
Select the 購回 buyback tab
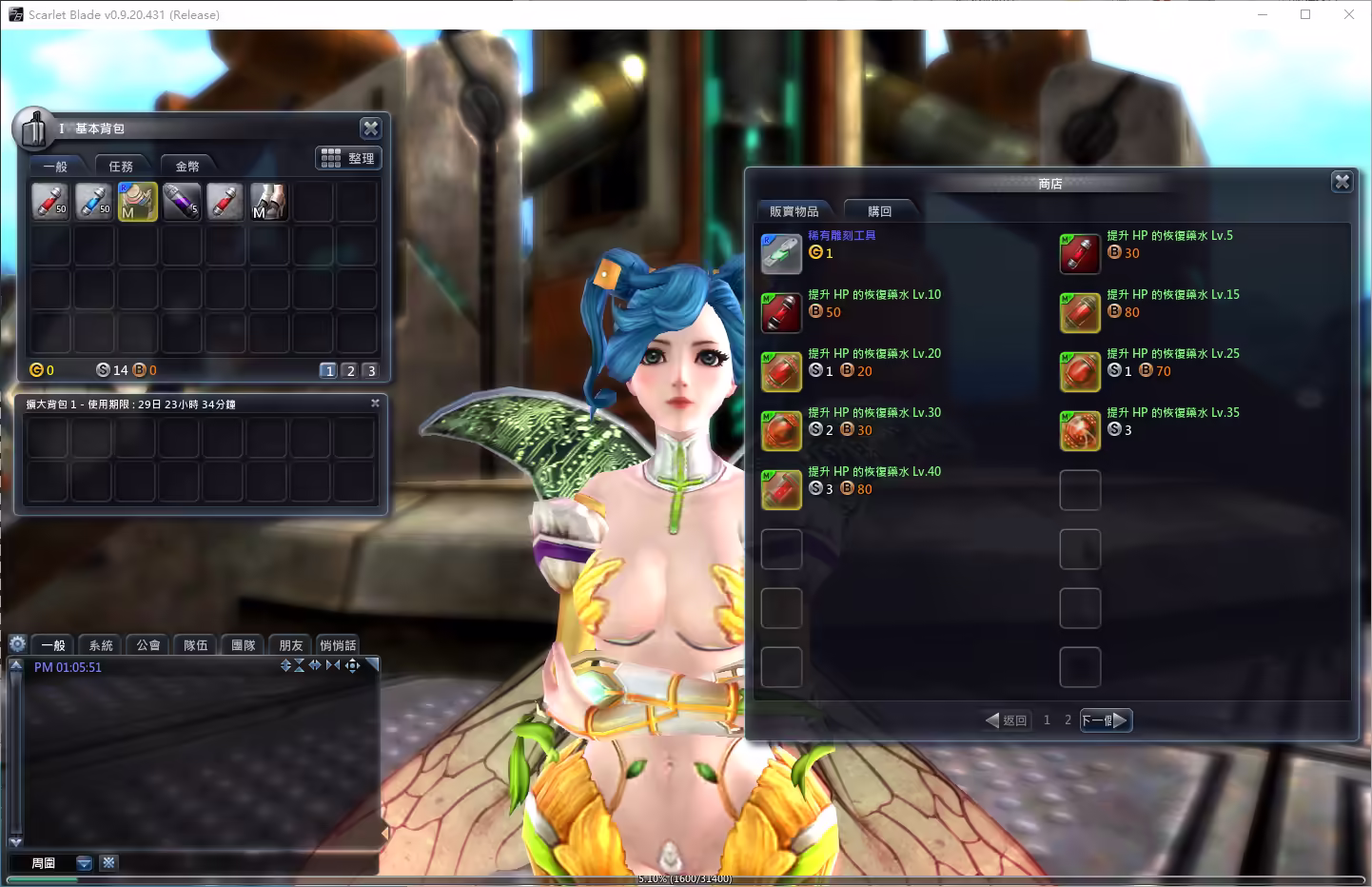point(879,211)
